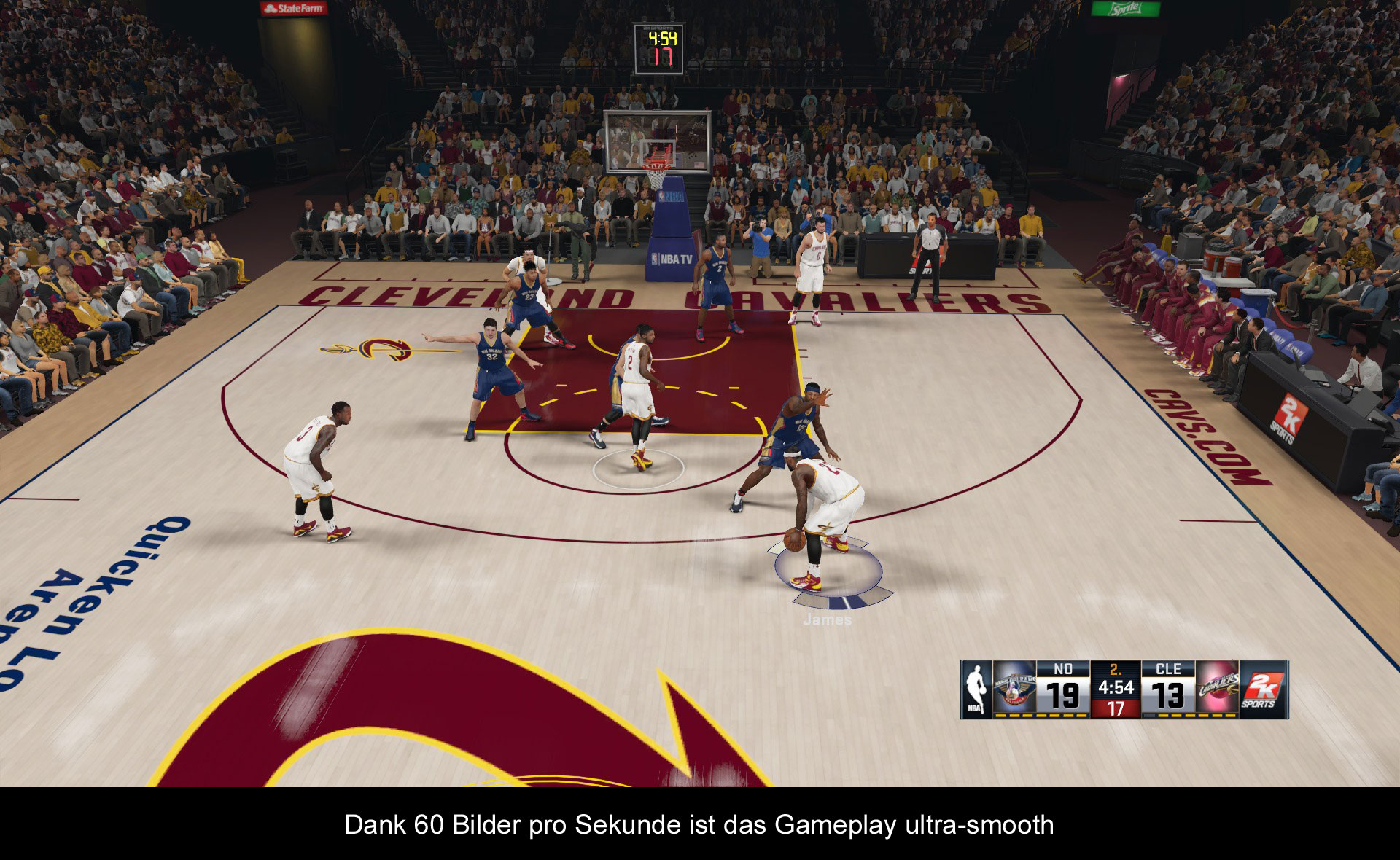Click the Cavaliers logo on the scoreboard
1400x860 pixels.
tap(1218, 689)
